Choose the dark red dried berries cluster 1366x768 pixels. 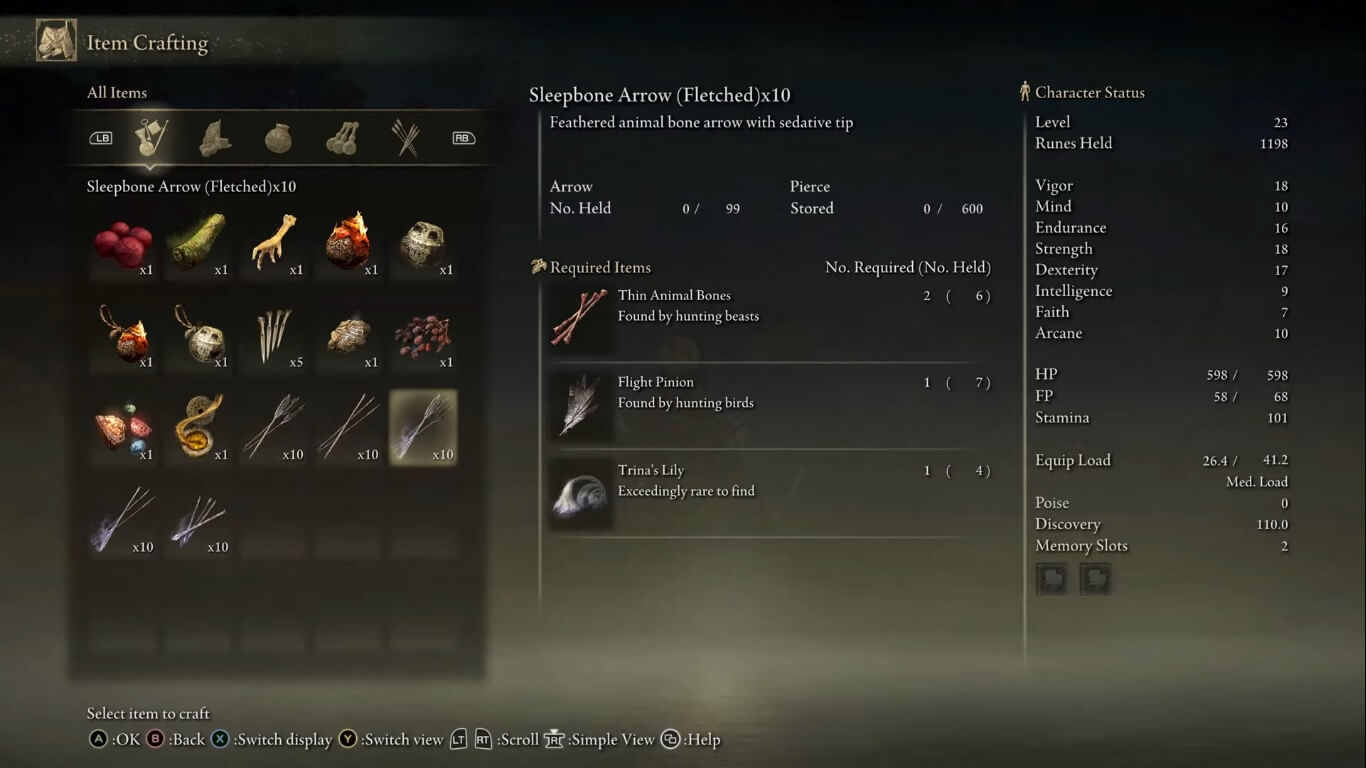(422, 336)
